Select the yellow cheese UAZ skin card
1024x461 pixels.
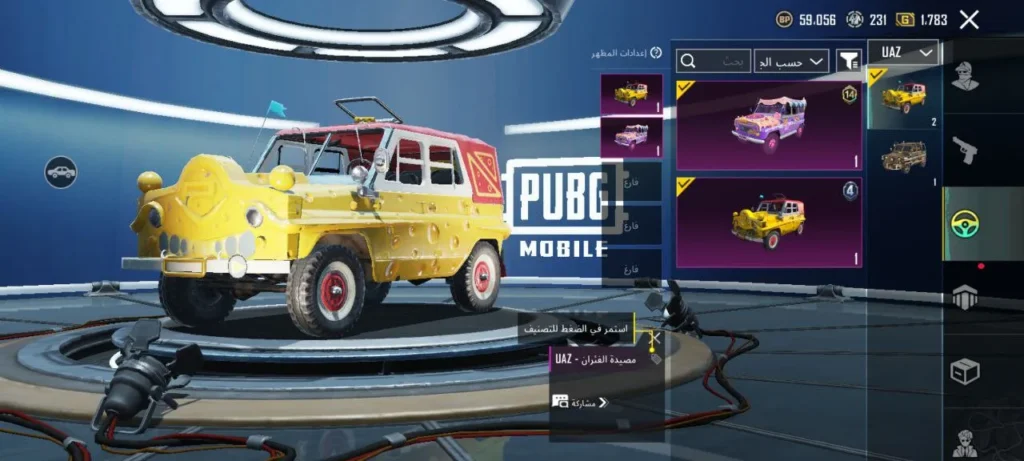(769, 222)
